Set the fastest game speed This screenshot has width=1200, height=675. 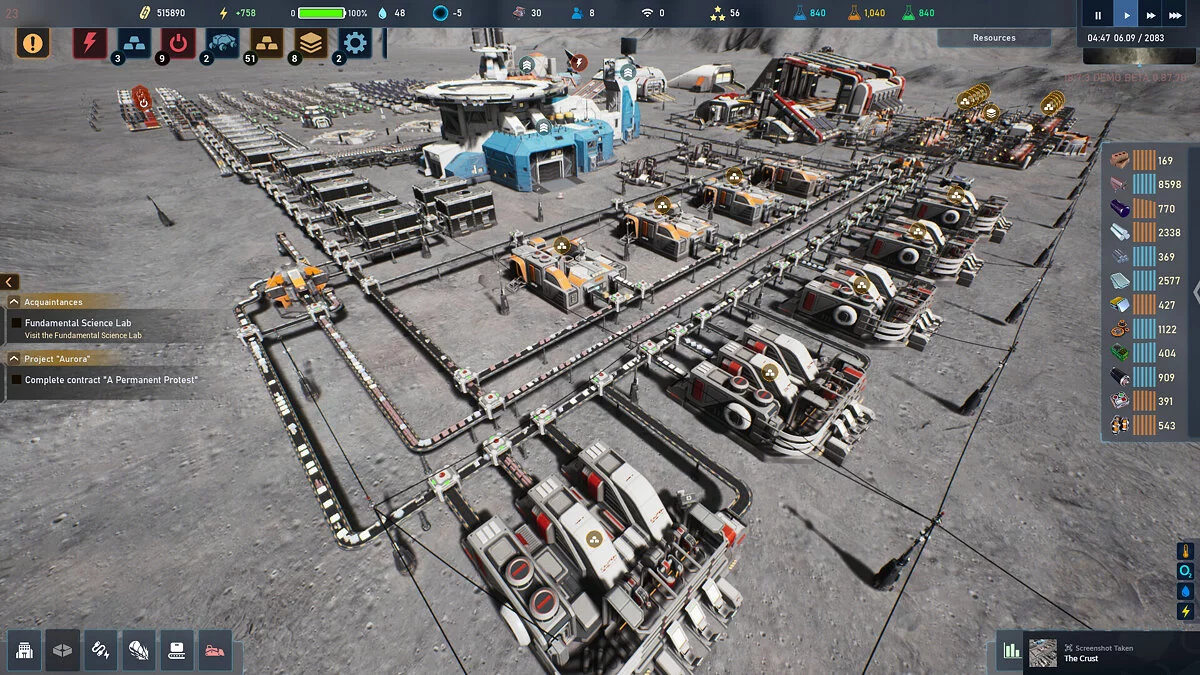coord(1179,15)
